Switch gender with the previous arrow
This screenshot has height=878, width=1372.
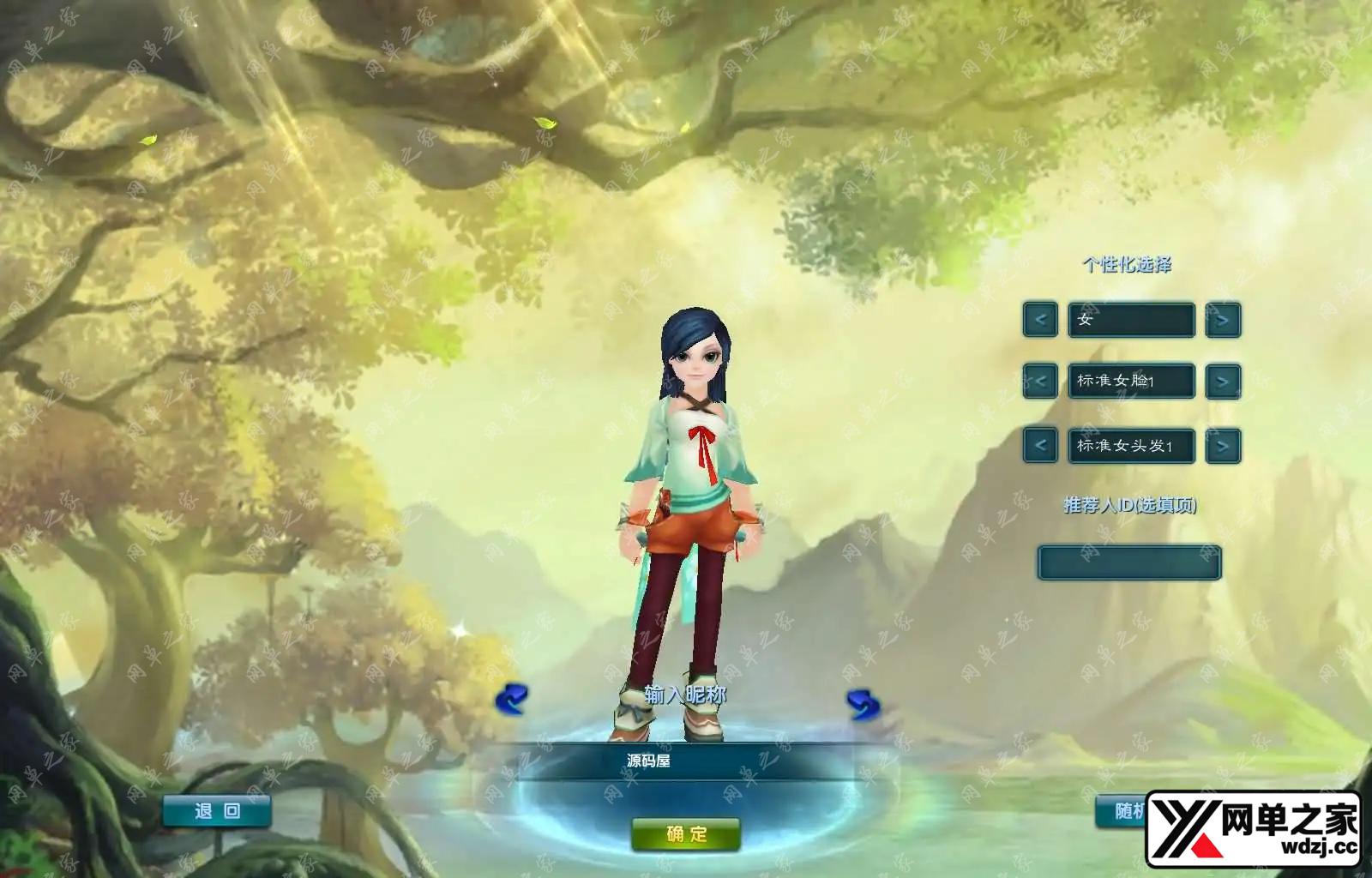[1040, 320]
